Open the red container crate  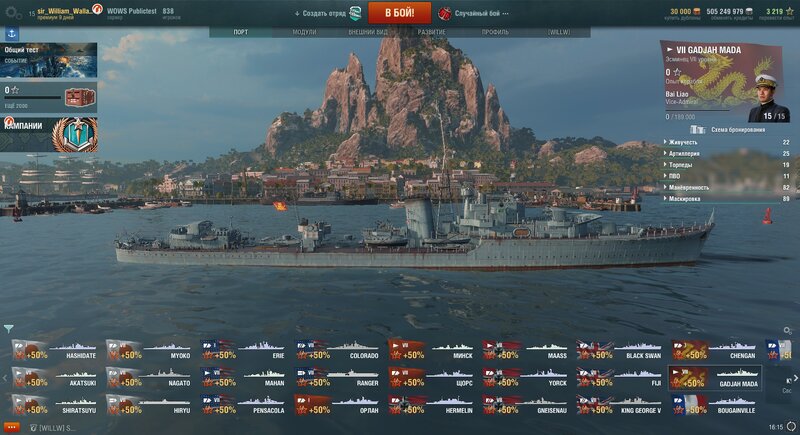77,97
